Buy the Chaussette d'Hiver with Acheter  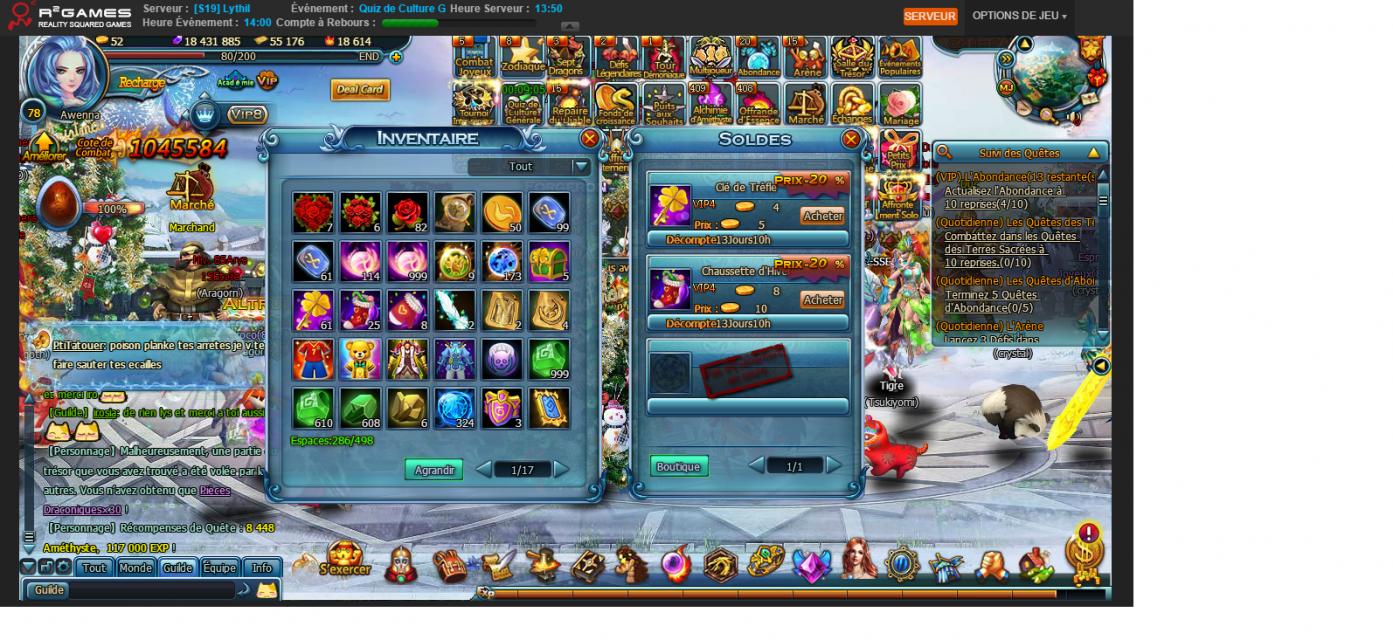point(822,300)
